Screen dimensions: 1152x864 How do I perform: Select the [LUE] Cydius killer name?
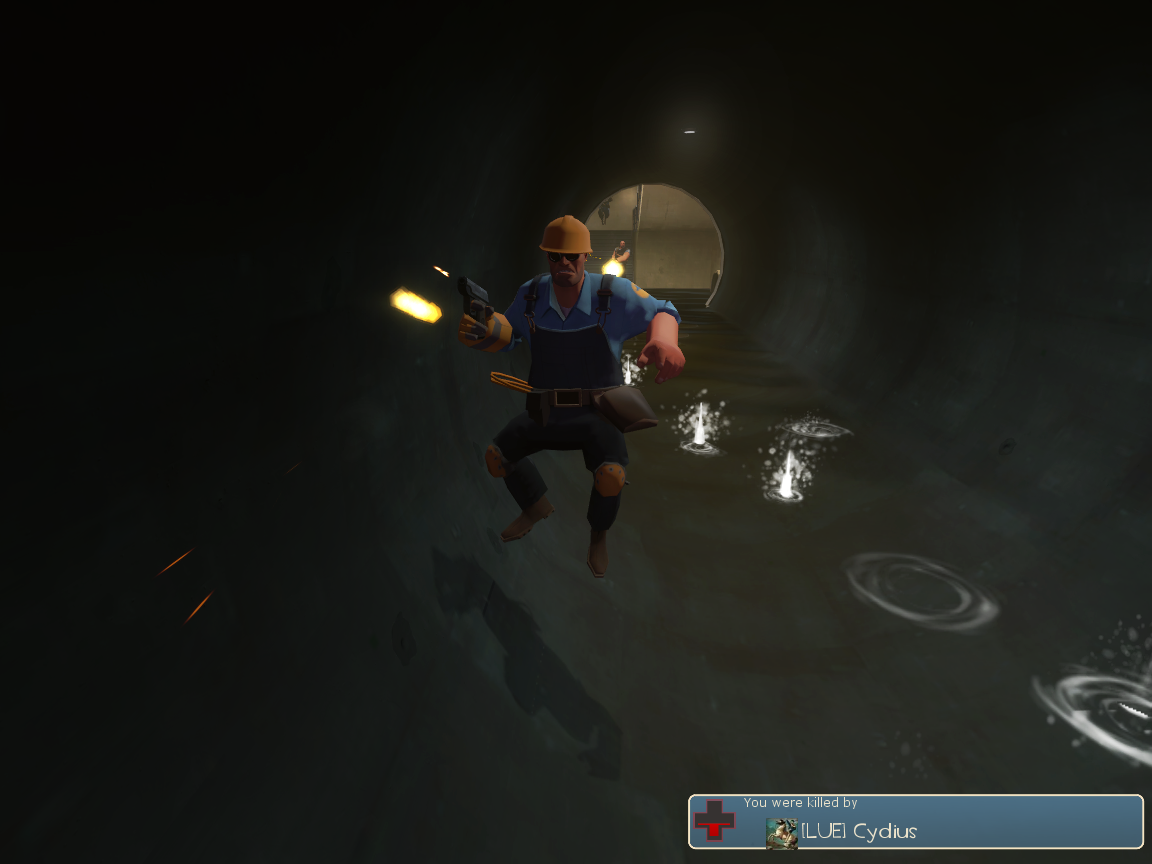pyautogui.click(x=859, y=832)
